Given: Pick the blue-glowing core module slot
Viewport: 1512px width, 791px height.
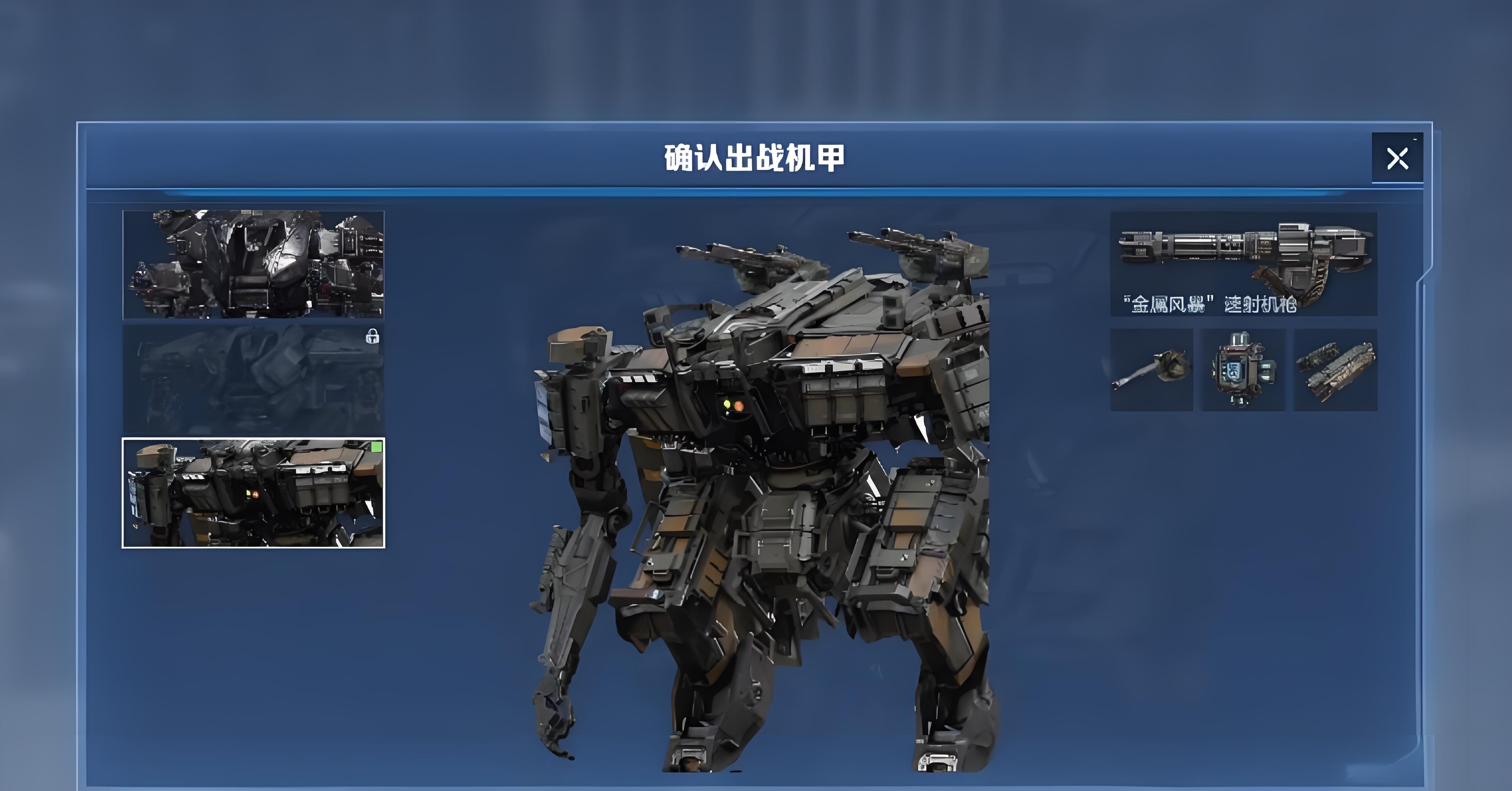Looking at the screenshot, I should [1242, 370].
